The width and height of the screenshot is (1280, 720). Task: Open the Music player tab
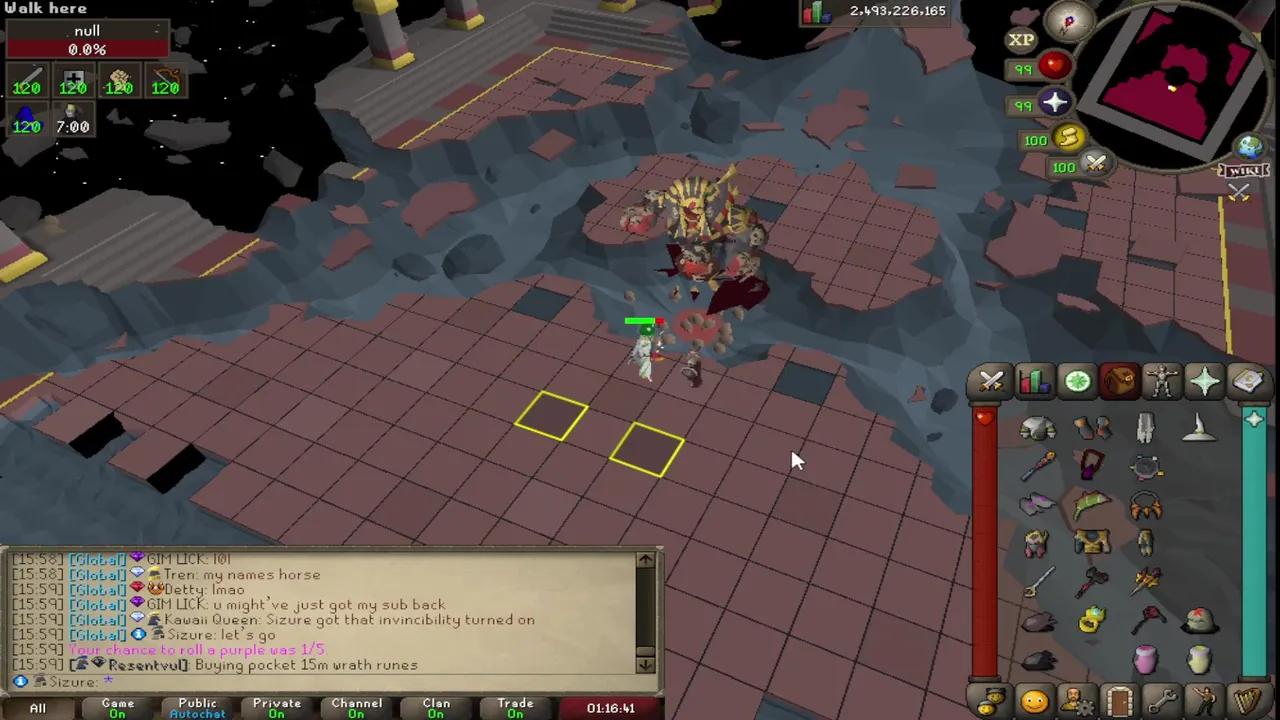pyautogui.click(x=1245, y=701)
